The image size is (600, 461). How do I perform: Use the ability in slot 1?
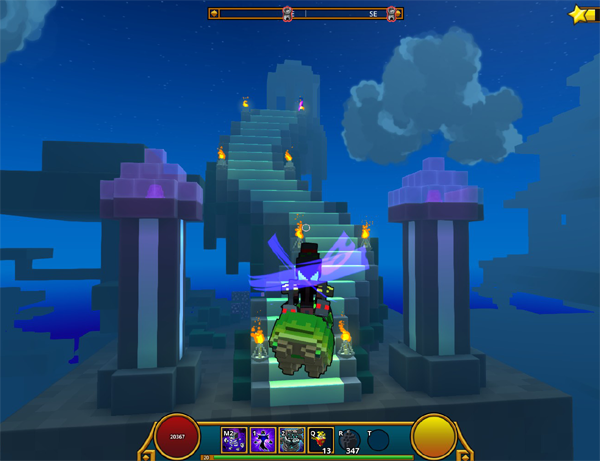point(264,439)
